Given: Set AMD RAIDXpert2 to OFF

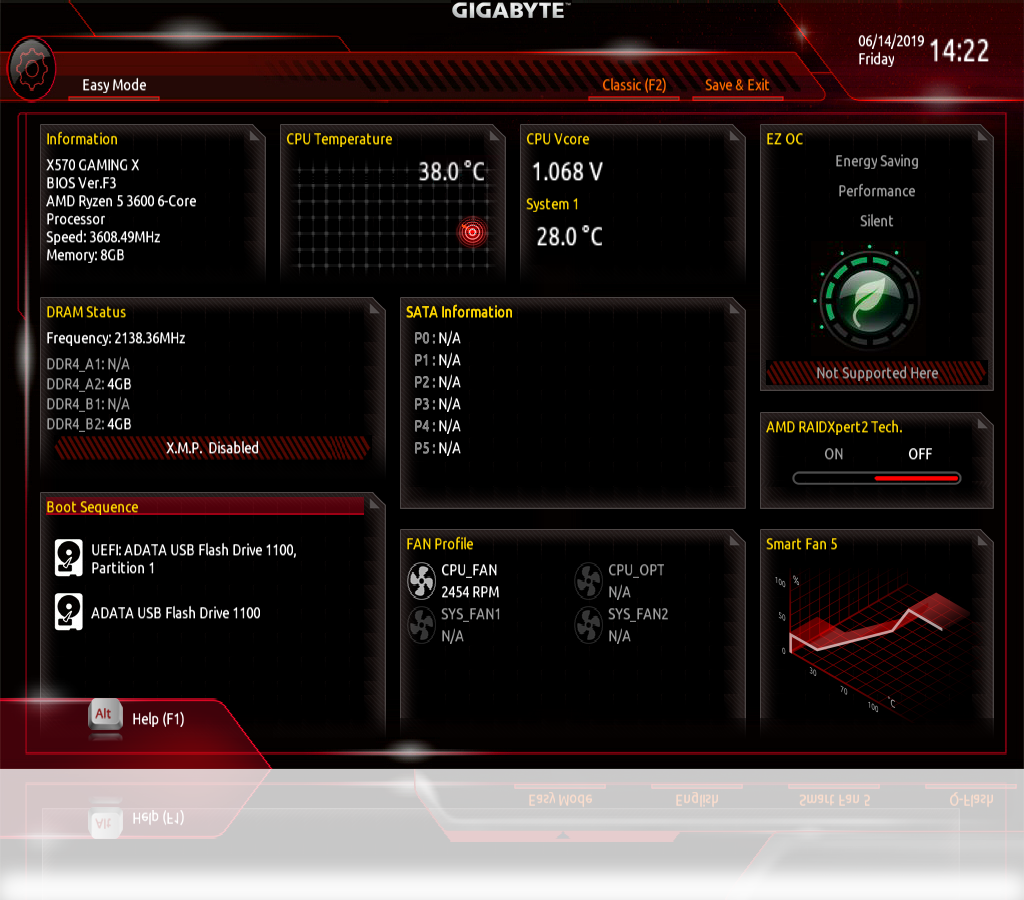Looking at the screenshot, I should click(x=919, y=454).
